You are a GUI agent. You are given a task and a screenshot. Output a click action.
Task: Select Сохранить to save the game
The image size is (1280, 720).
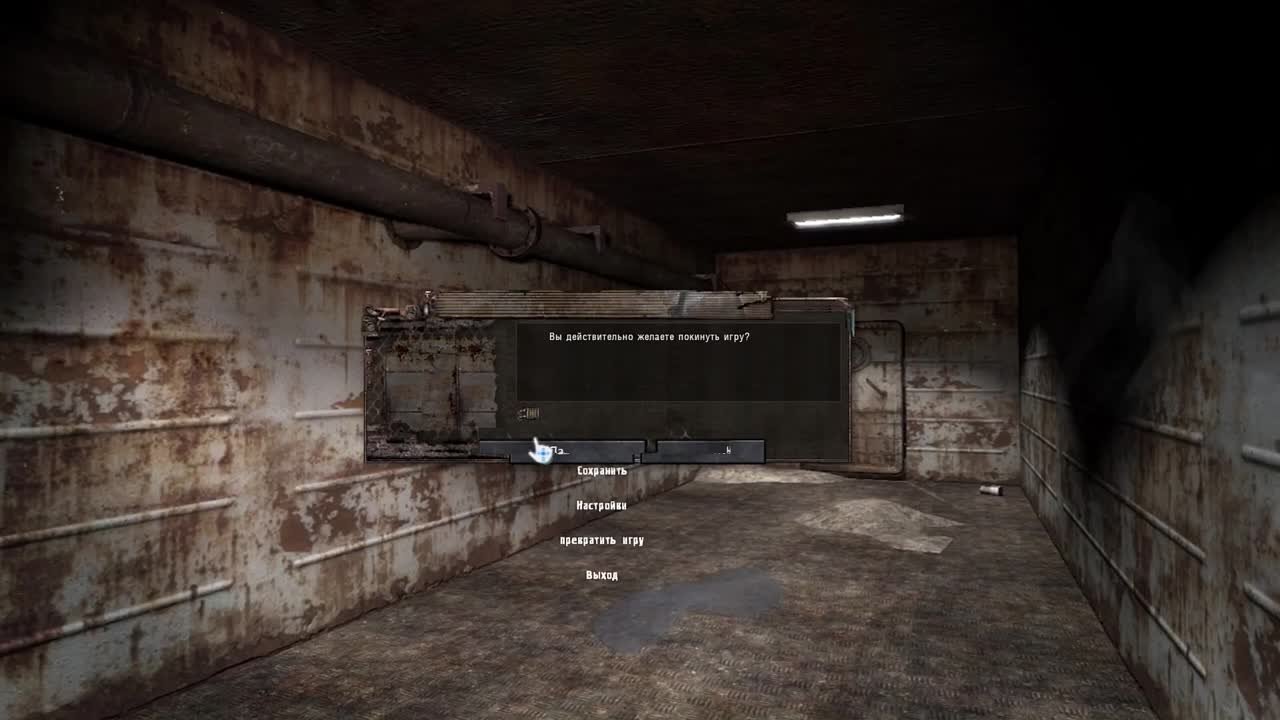[x=601, y=470]
